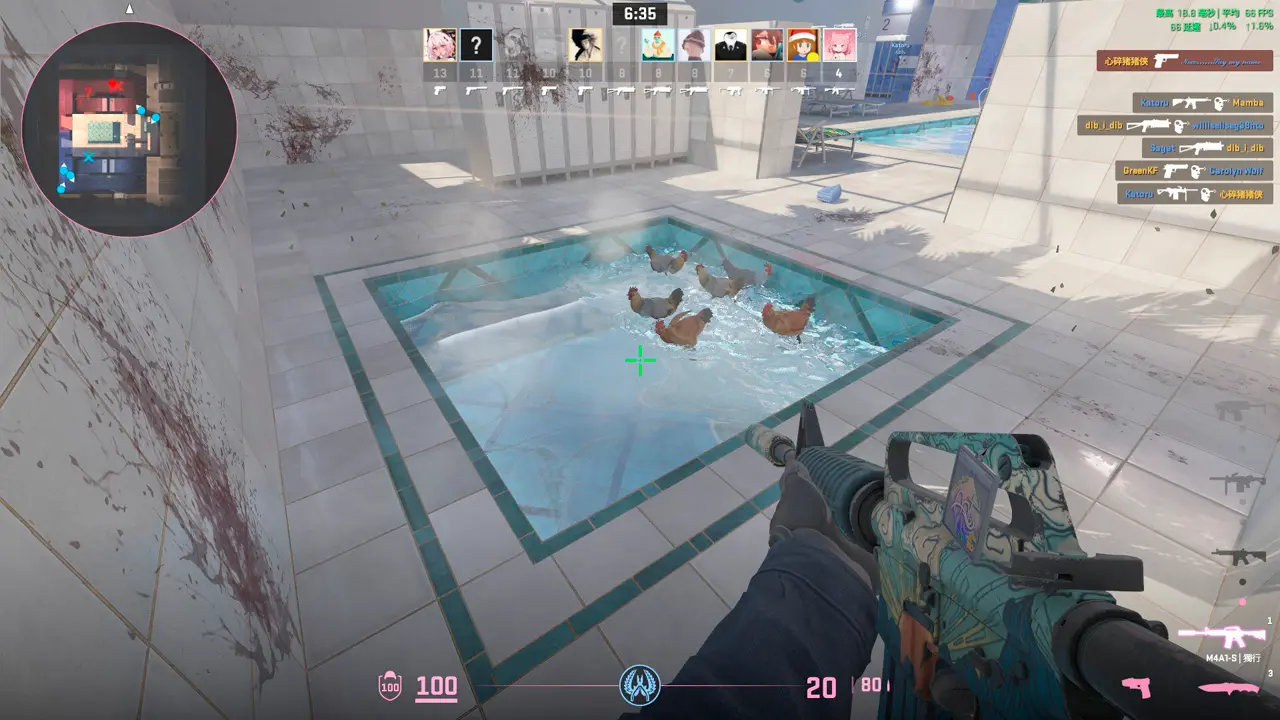This screenshot has width=1280, height=720.
Task: Click the armor shield icon
Action: tap(389, 686)
